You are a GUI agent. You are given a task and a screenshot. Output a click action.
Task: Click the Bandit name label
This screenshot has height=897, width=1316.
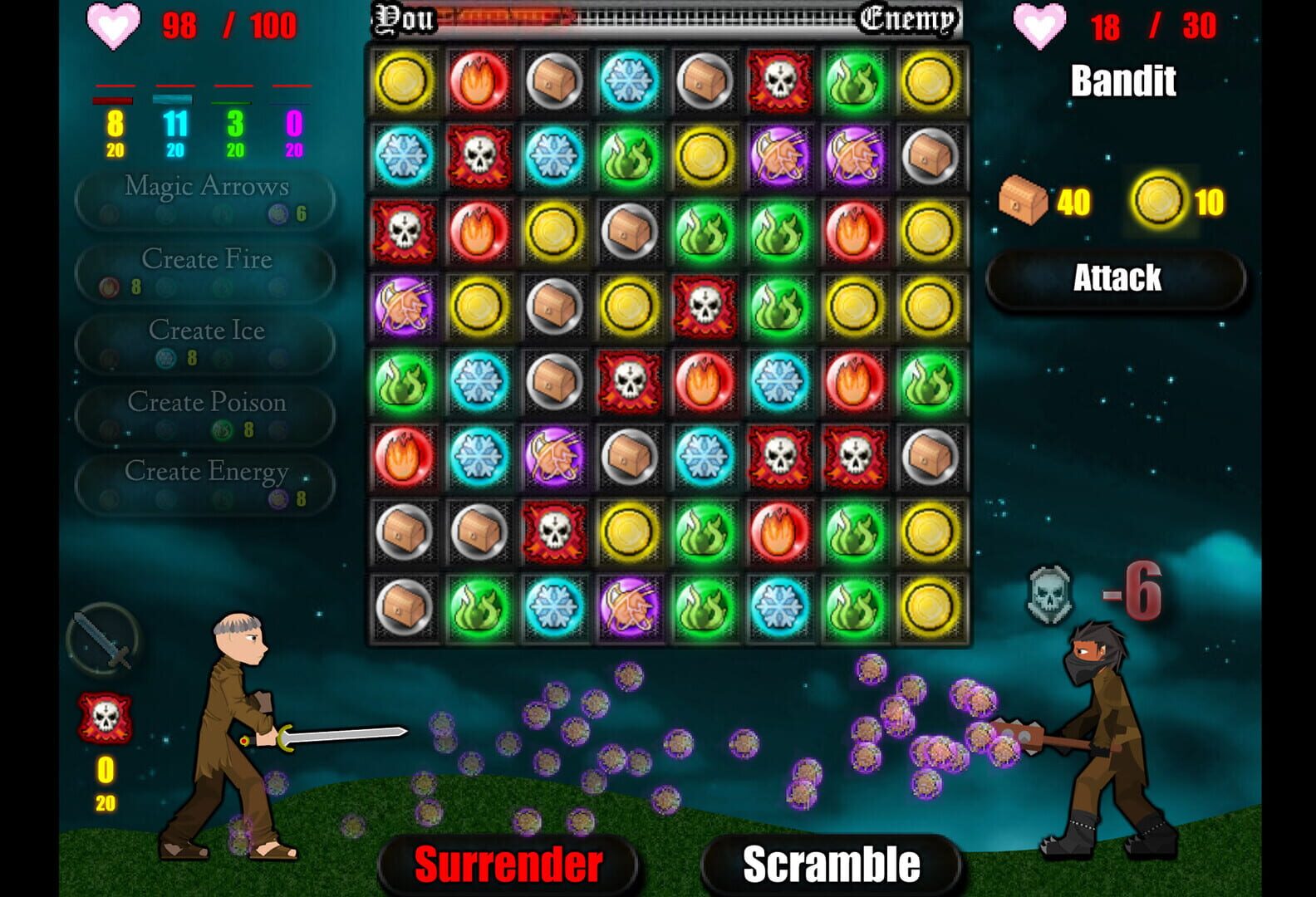tap(1124, 81)
